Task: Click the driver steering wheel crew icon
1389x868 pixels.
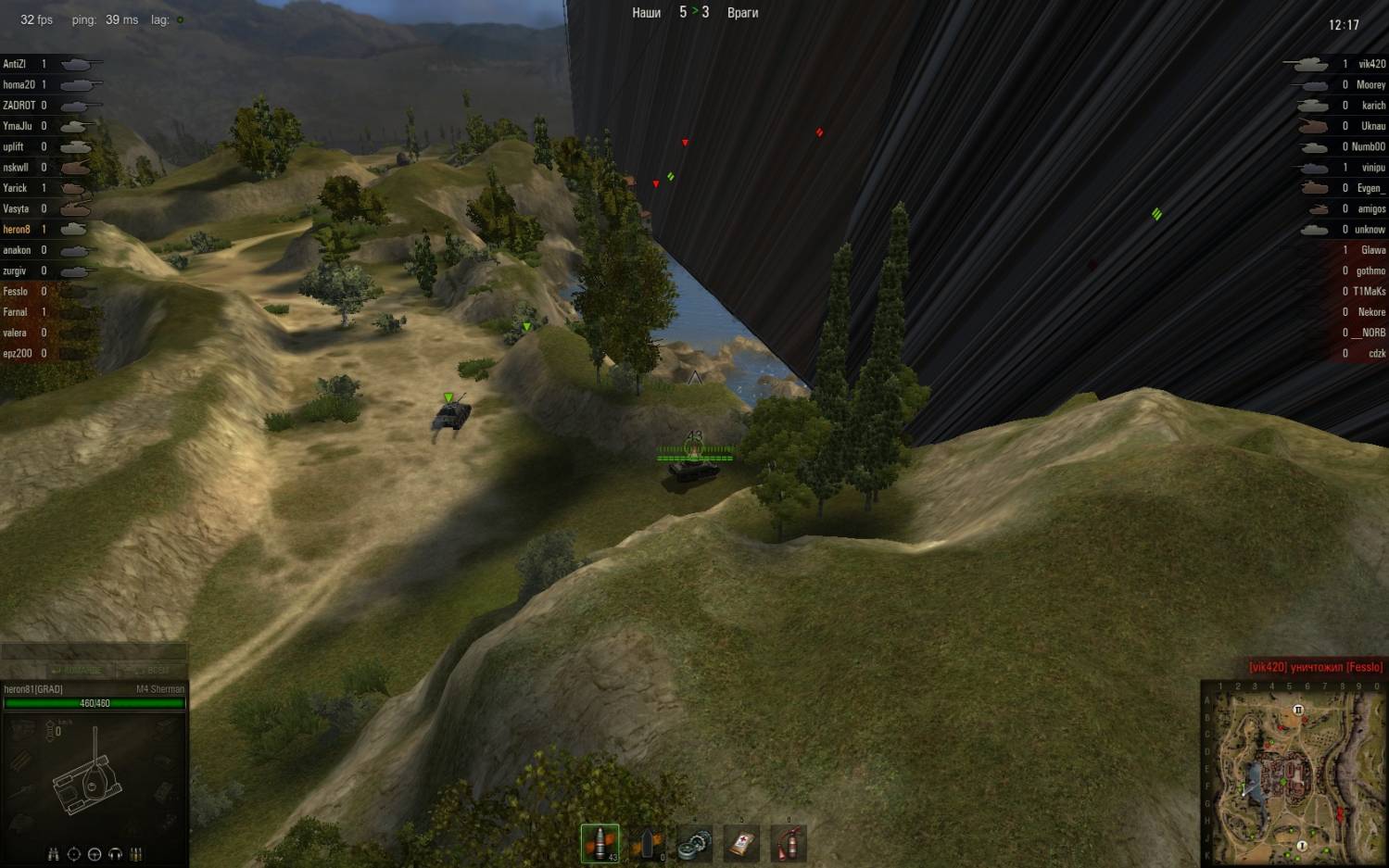Action: pyautogui.click(x=95, y=854)
